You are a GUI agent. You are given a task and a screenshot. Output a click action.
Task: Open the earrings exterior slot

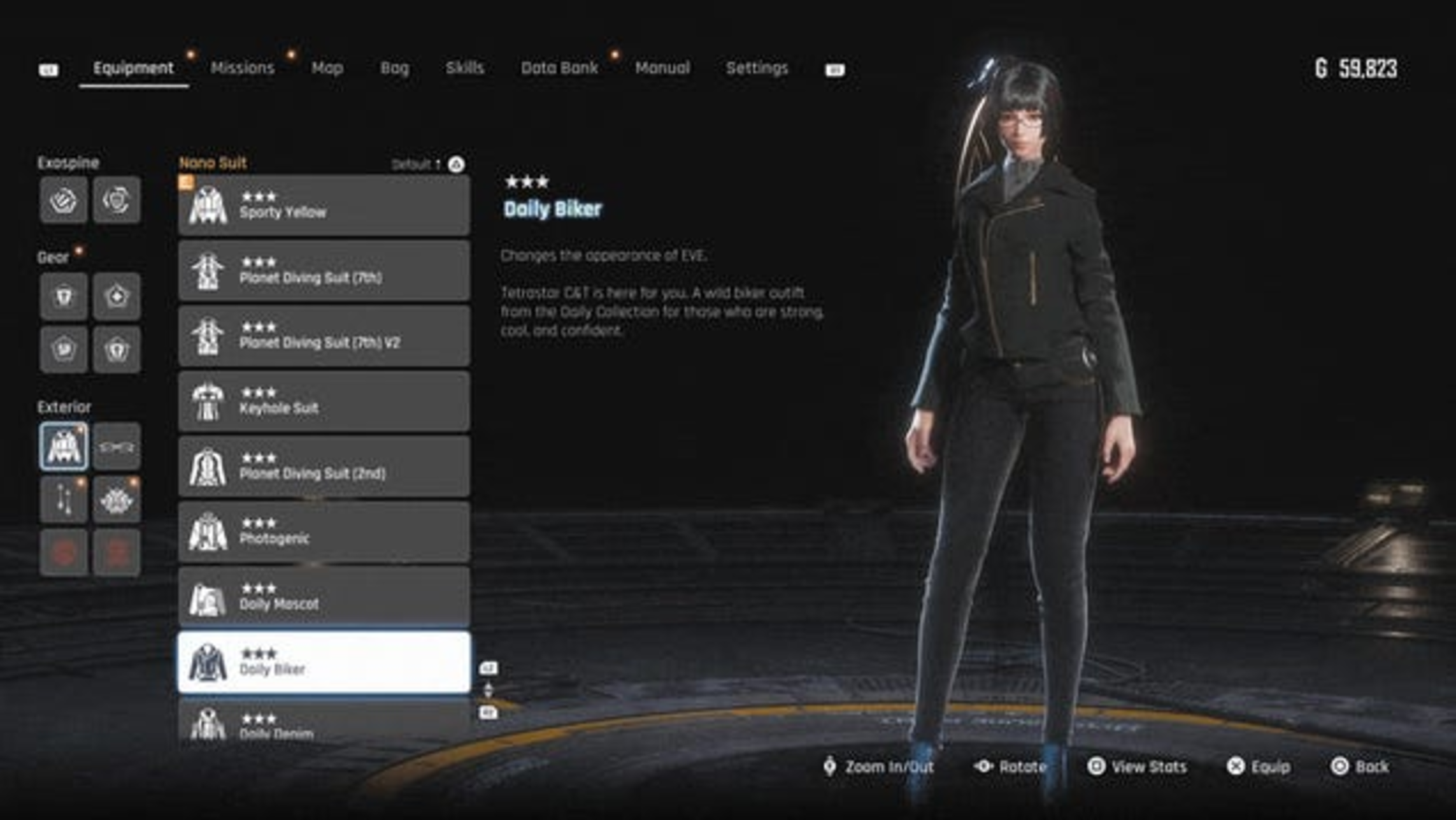[x=64, y=500]
